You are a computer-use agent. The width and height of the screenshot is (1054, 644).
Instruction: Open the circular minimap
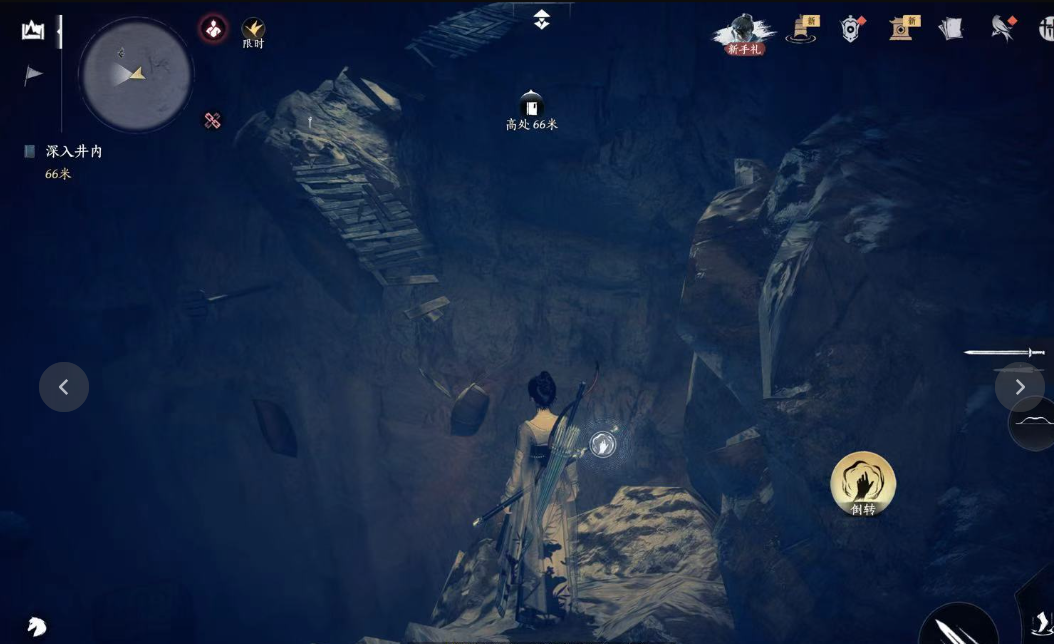136,74
